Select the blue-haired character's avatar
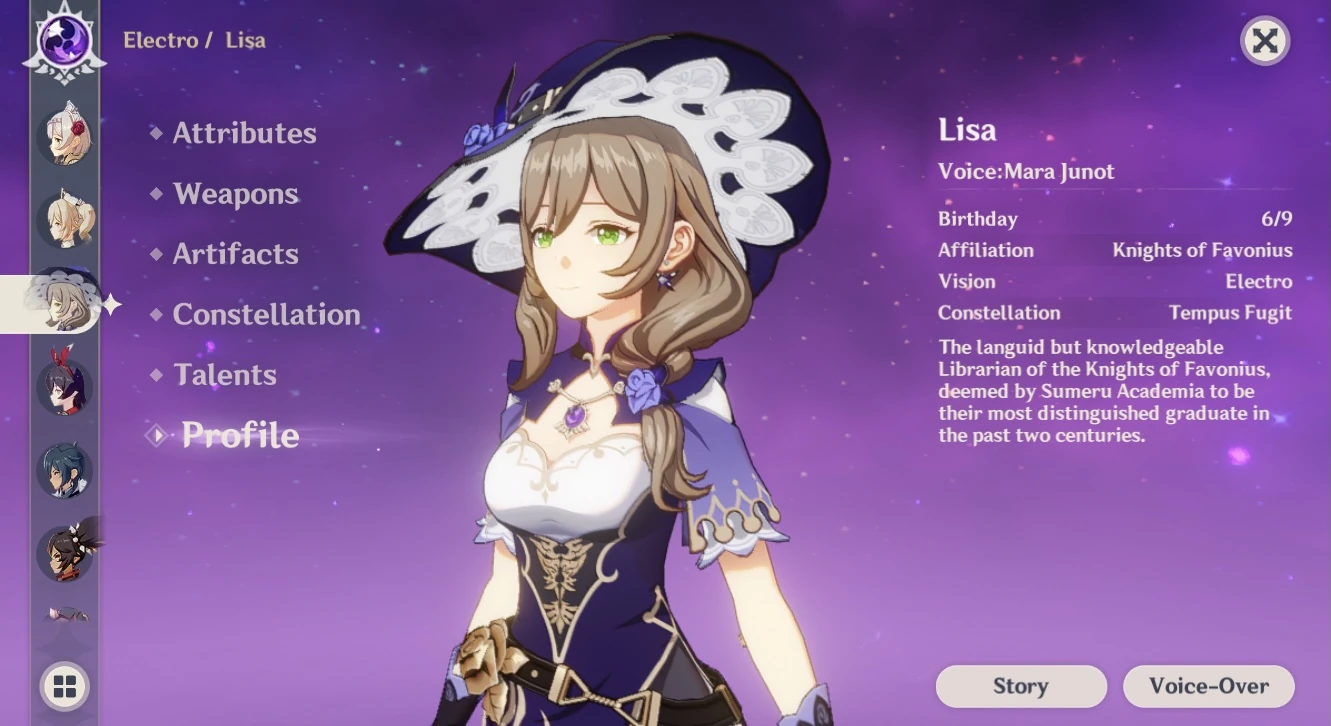Image resolution: width=1331 pixels, height=726 pixels. coord(64,469)
